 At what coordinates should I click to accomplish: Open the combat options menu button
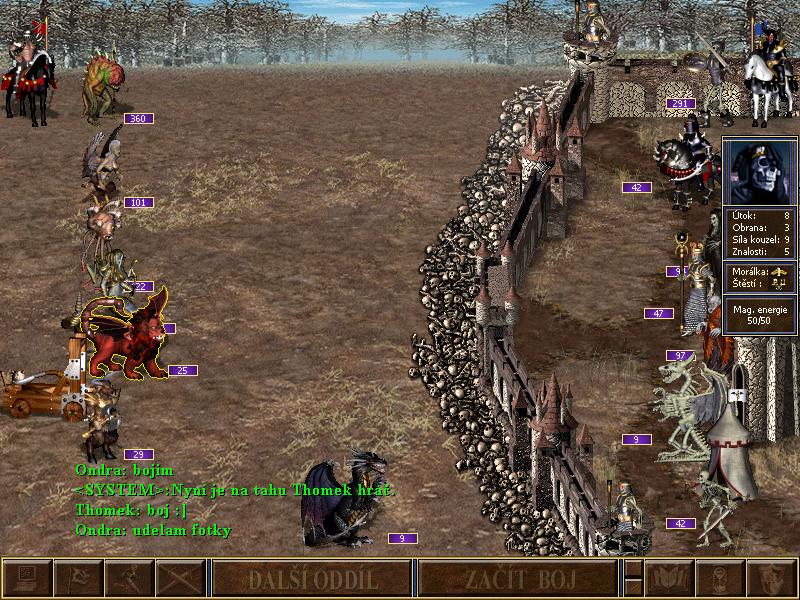coord(26,579)
